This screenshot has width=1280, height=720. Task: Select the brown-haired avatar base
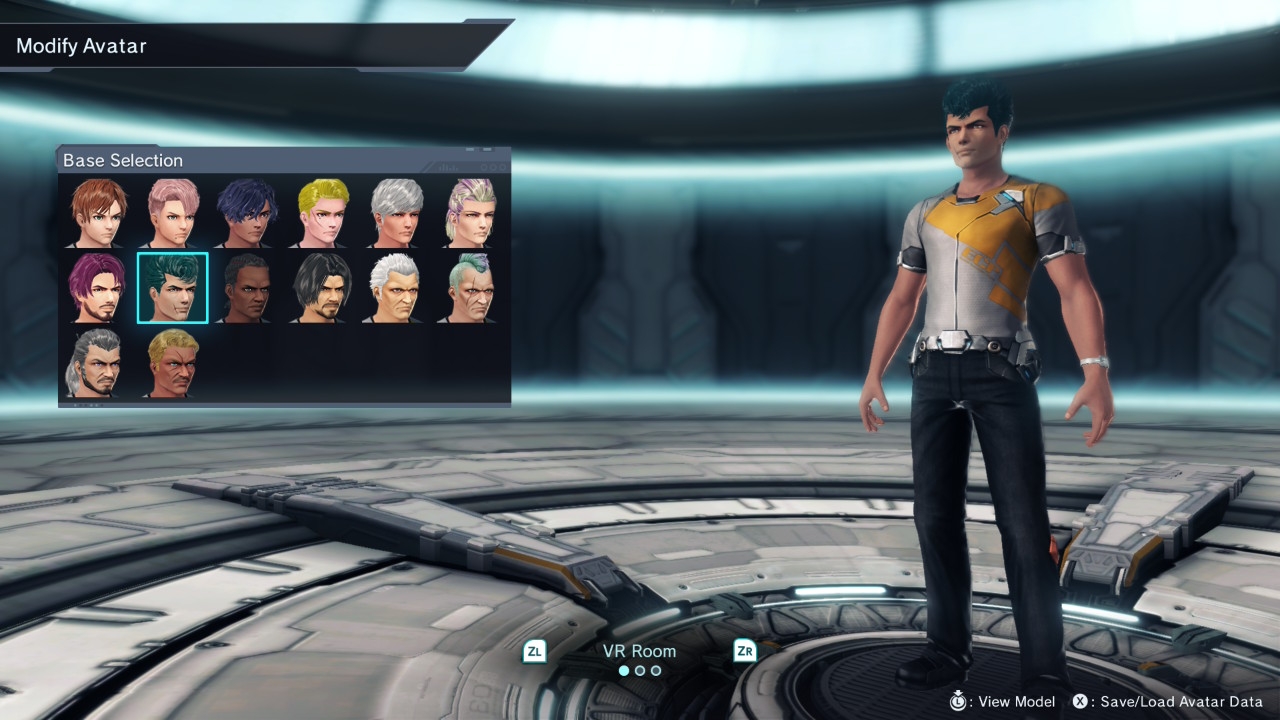98,213
